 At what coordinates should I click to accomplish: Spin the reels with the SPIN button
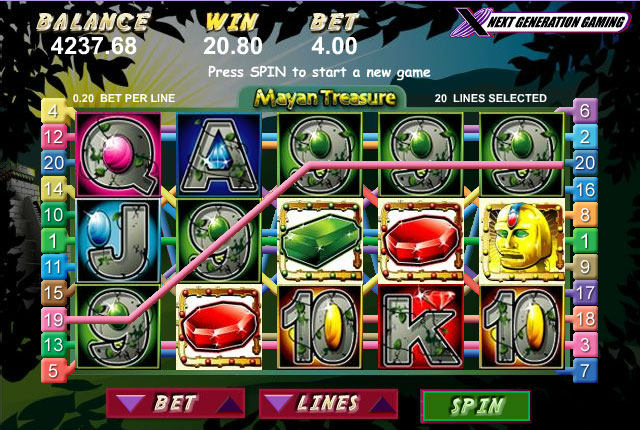[476, 405]
